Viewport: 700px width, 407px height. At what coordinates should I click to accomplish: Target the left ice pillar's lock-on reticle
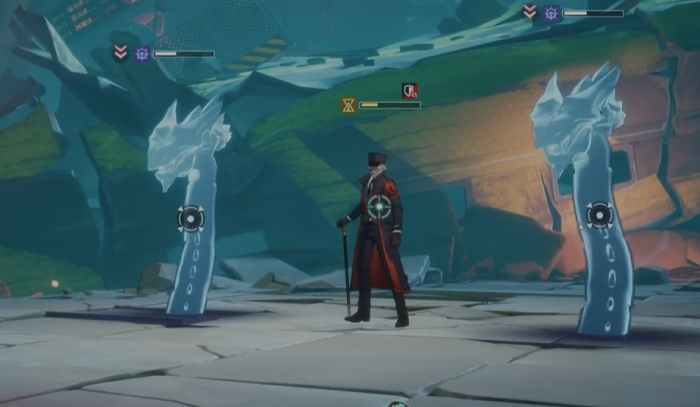point(191,218)
